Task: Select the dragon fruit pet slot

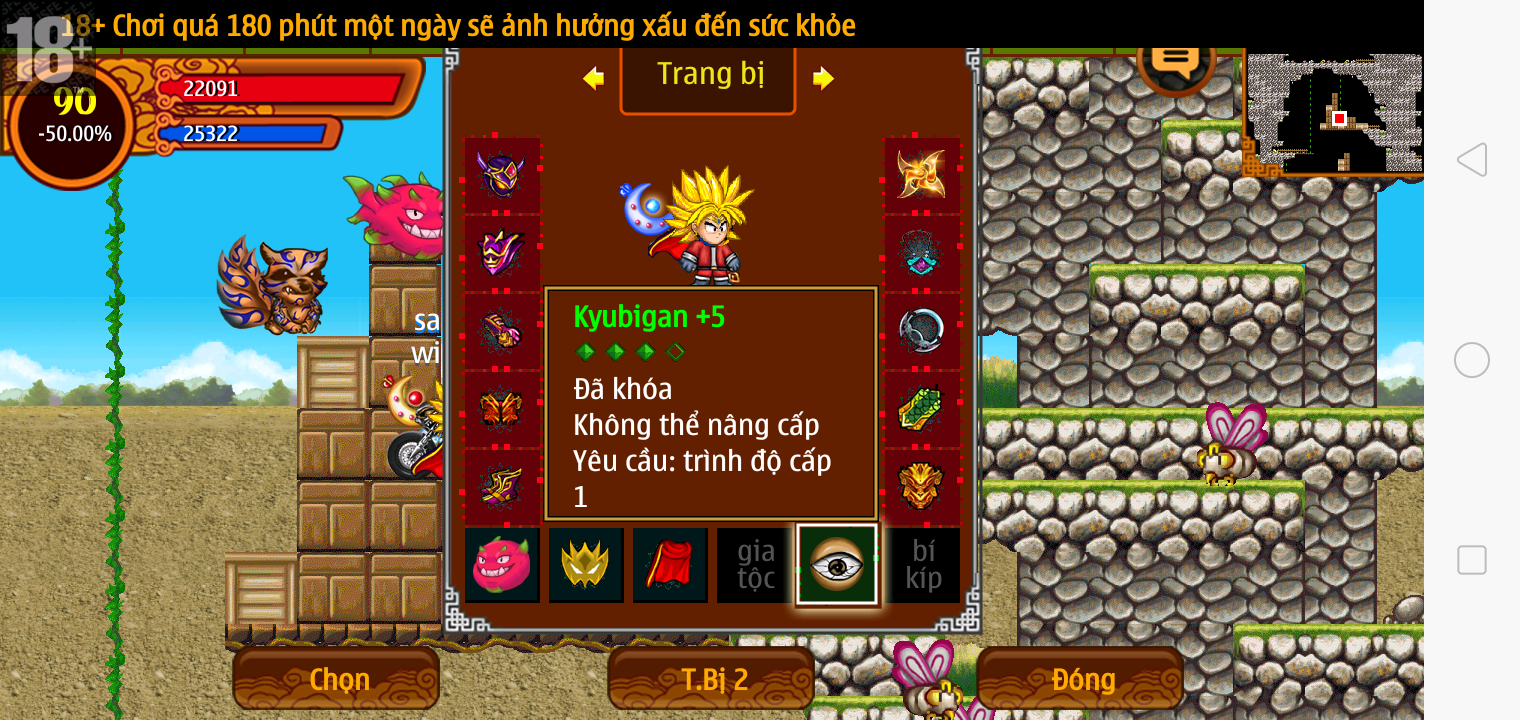Action: 502,565
